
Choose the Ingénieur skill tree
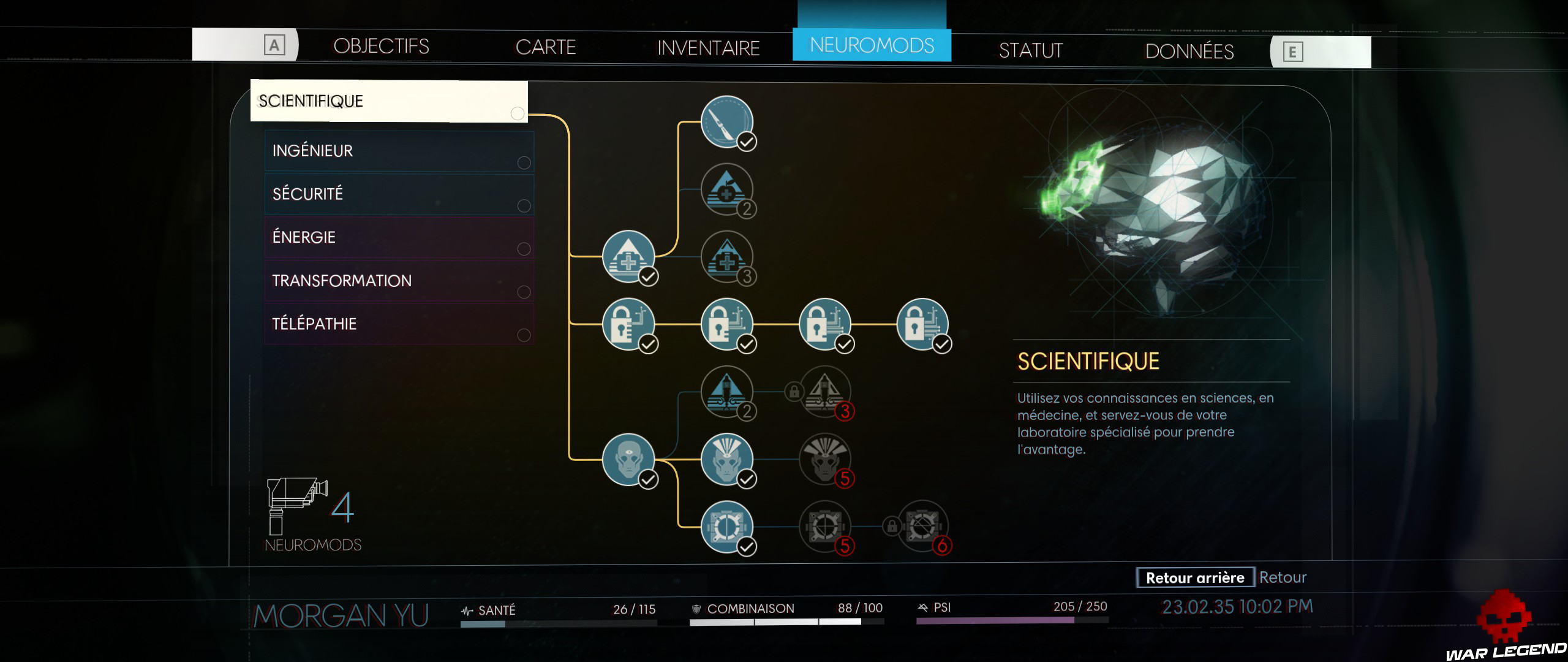(x=399, y=151)
